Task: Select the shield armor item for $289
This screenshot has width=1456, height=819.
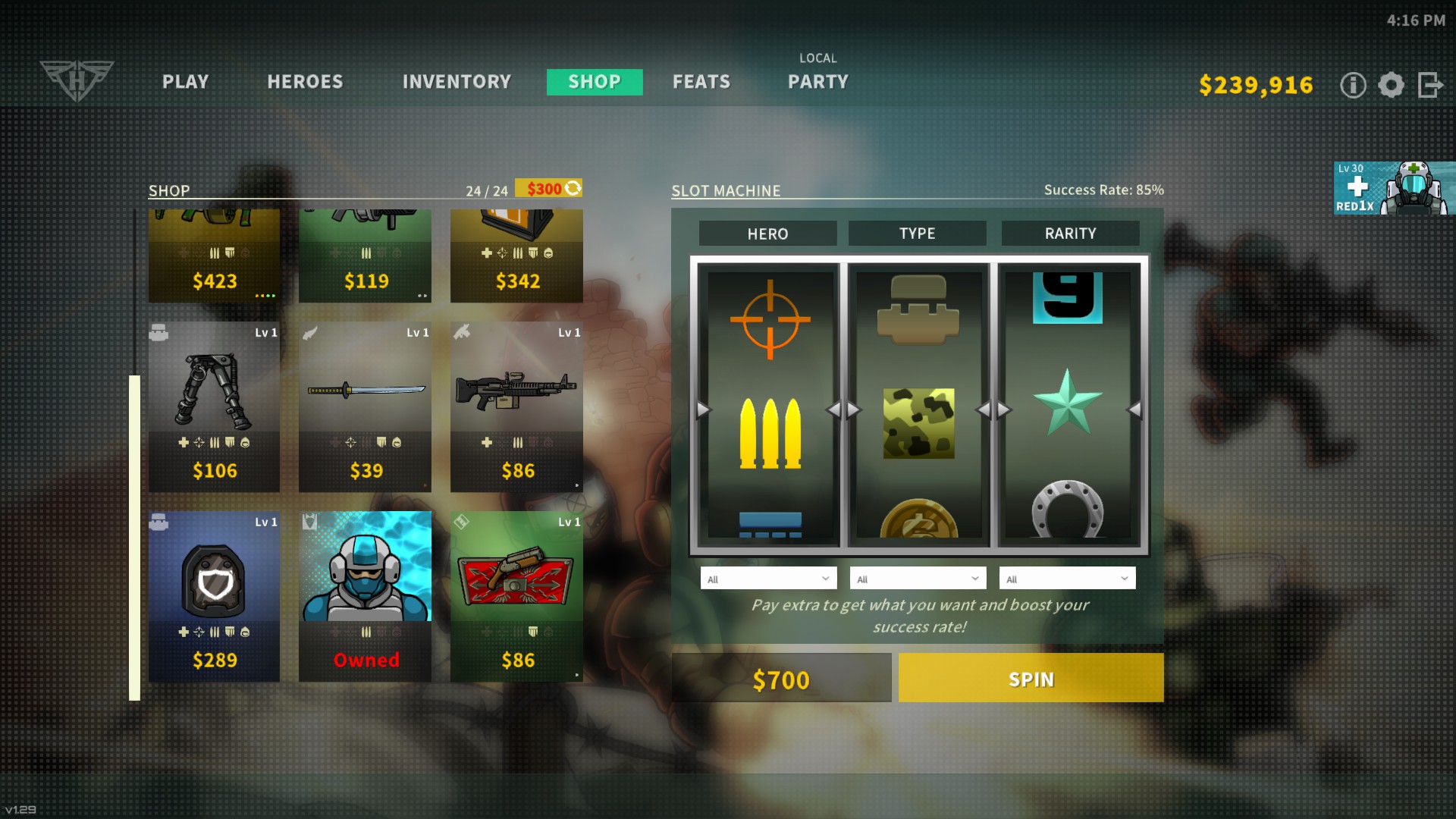Action: pos(214,597)
